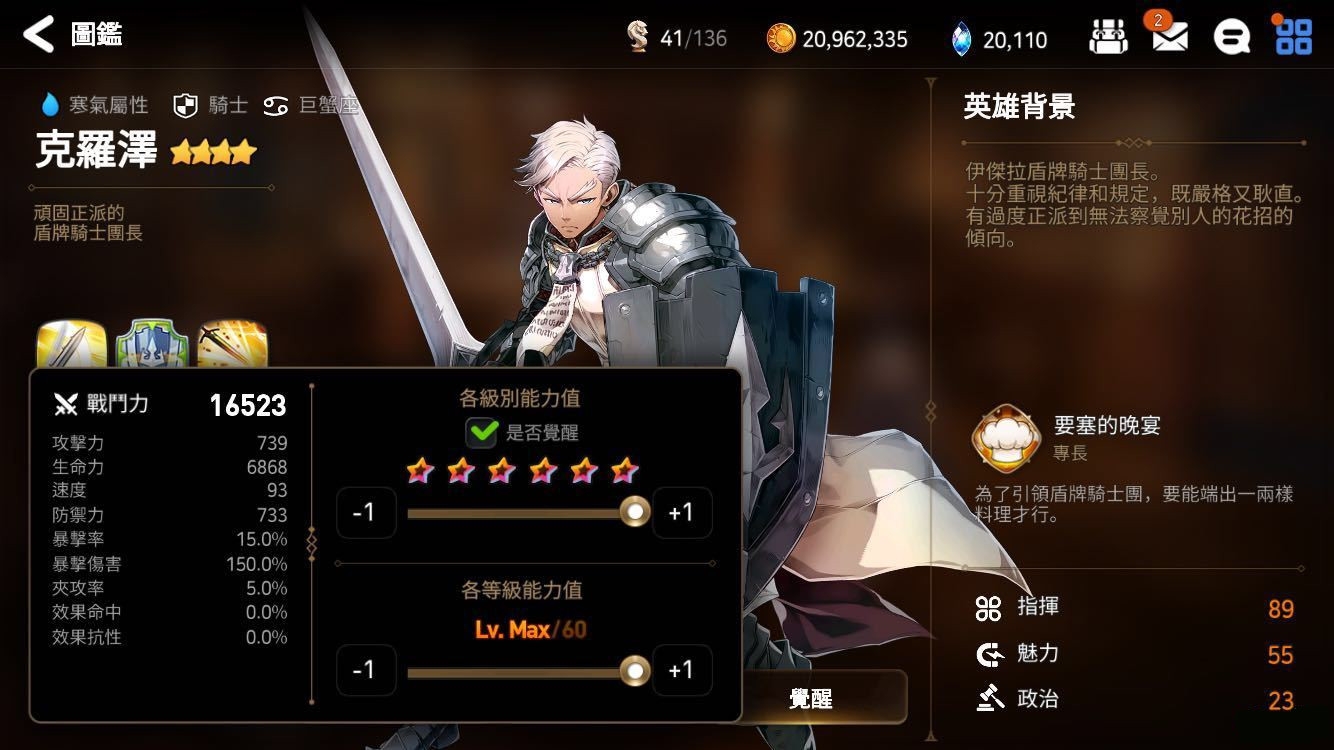Open the blue grid main menu
This screenshot has width=1334, height=750.
1293,36
